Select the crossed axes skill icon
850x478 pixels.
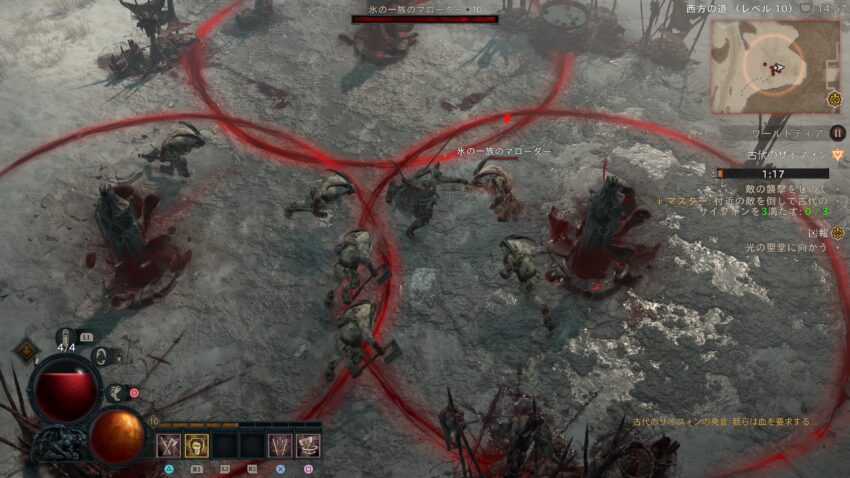[x=169, y=446]
